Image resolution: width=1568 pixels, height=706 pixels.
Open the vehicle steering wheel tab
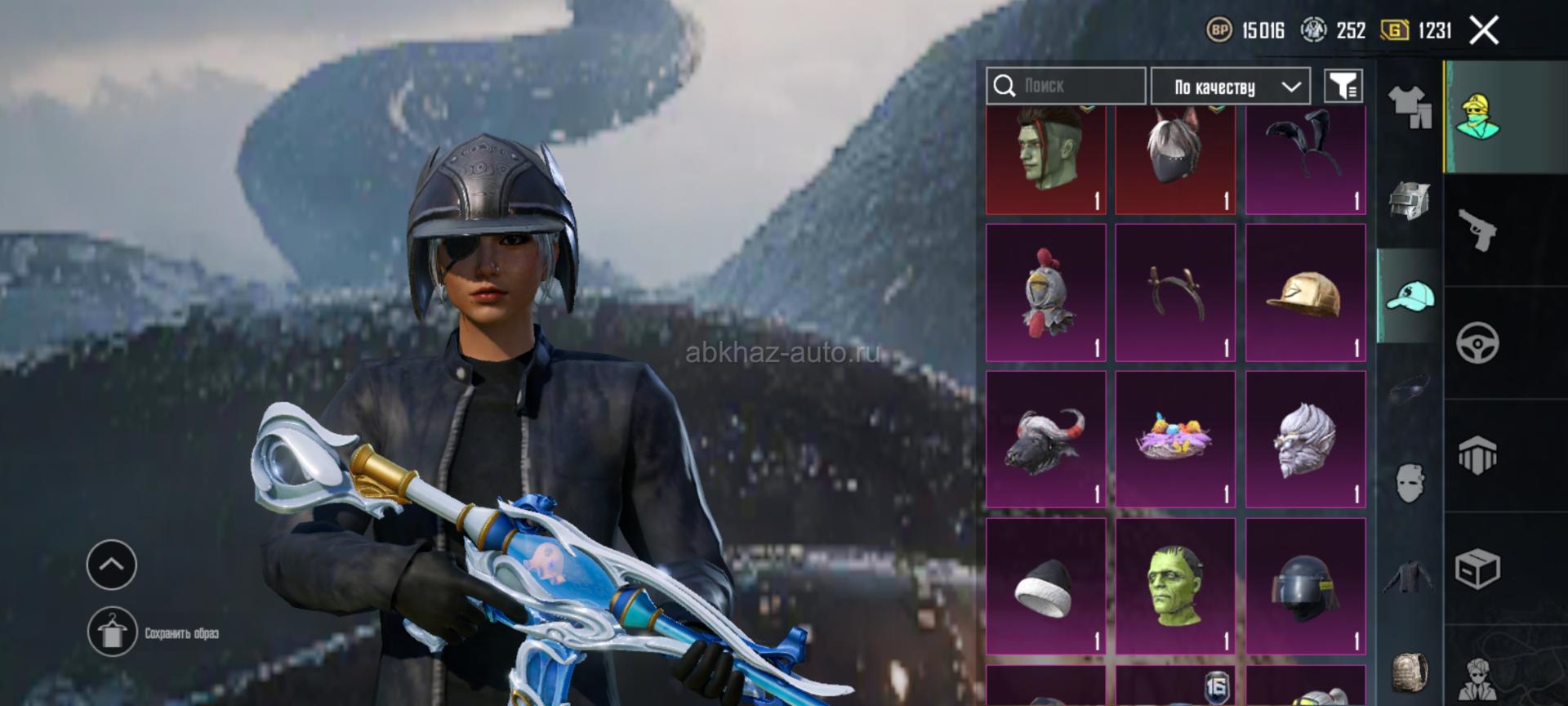[x=1477, y=342]
